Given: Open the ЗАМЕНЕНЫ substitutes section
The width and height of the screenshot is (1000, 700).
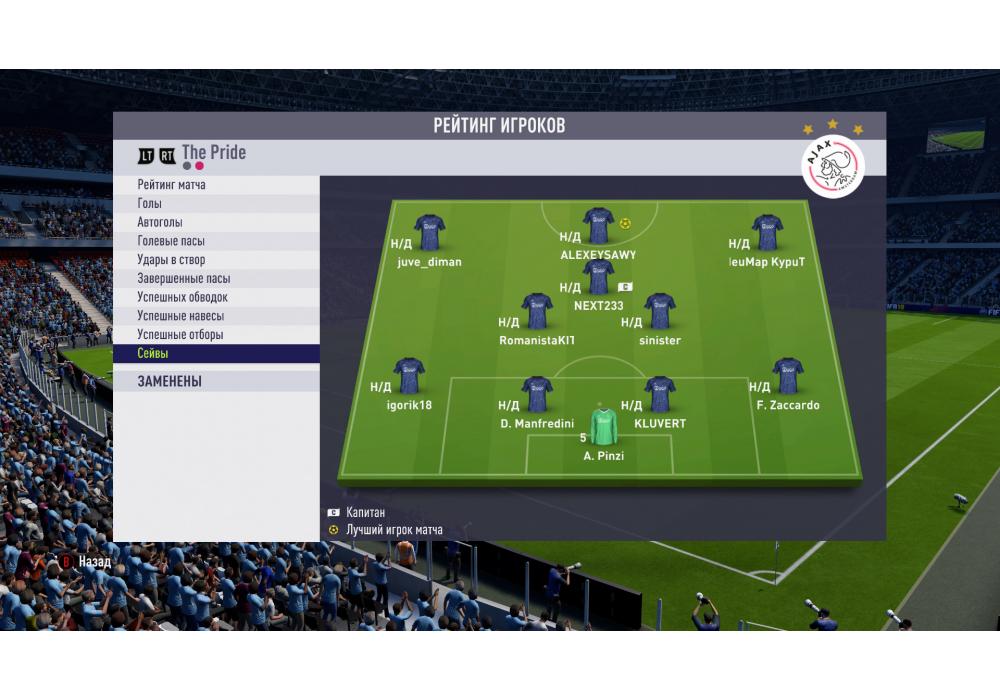Looking at the screenshot, I should point(216,381).
